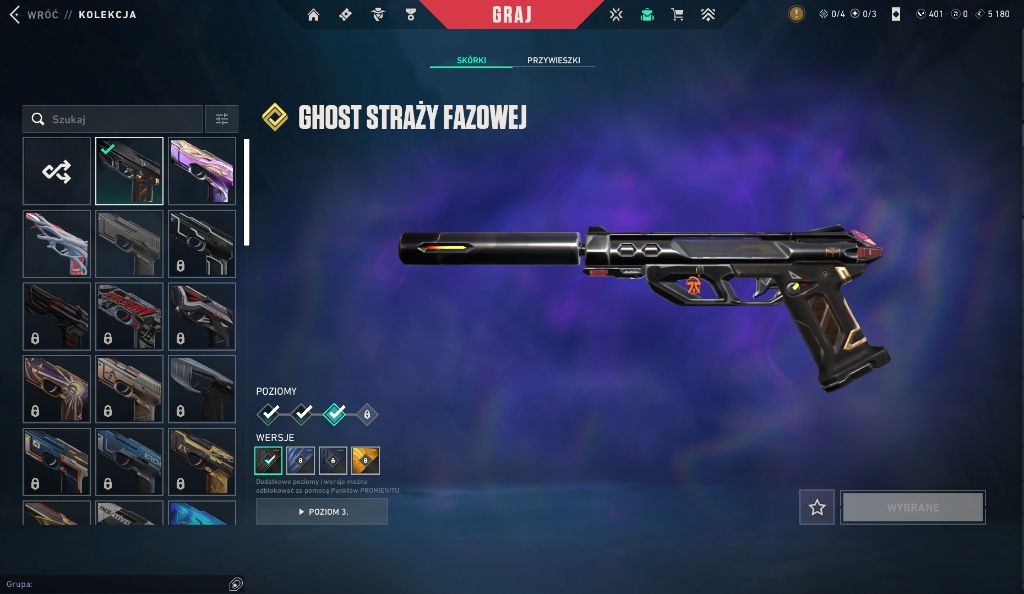Select the SKÓRKI tab
1024x594 pixels.
(x=471, y=60)
